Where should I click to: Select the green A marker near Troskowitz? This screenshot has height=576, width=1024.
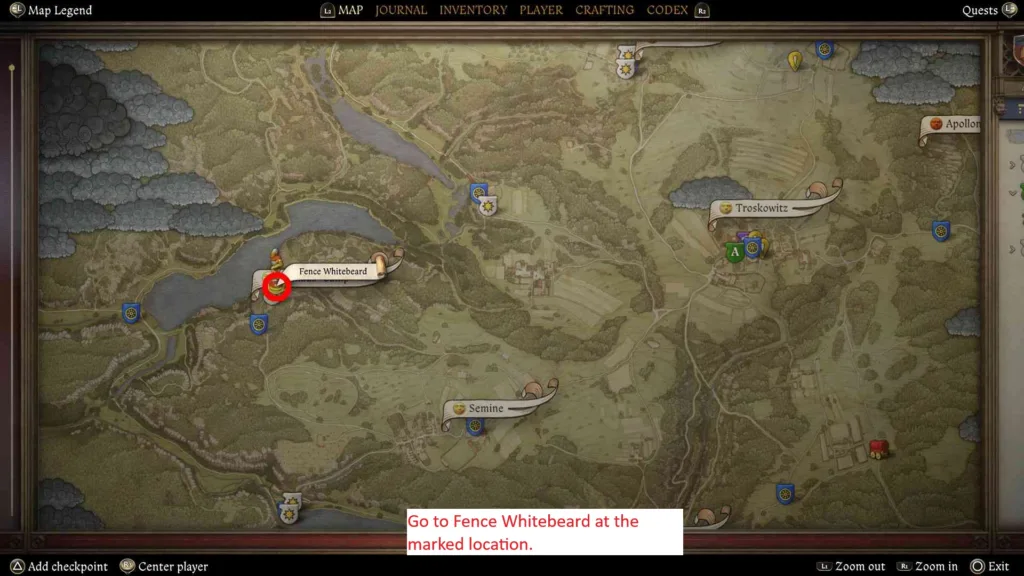click(735, 252)
